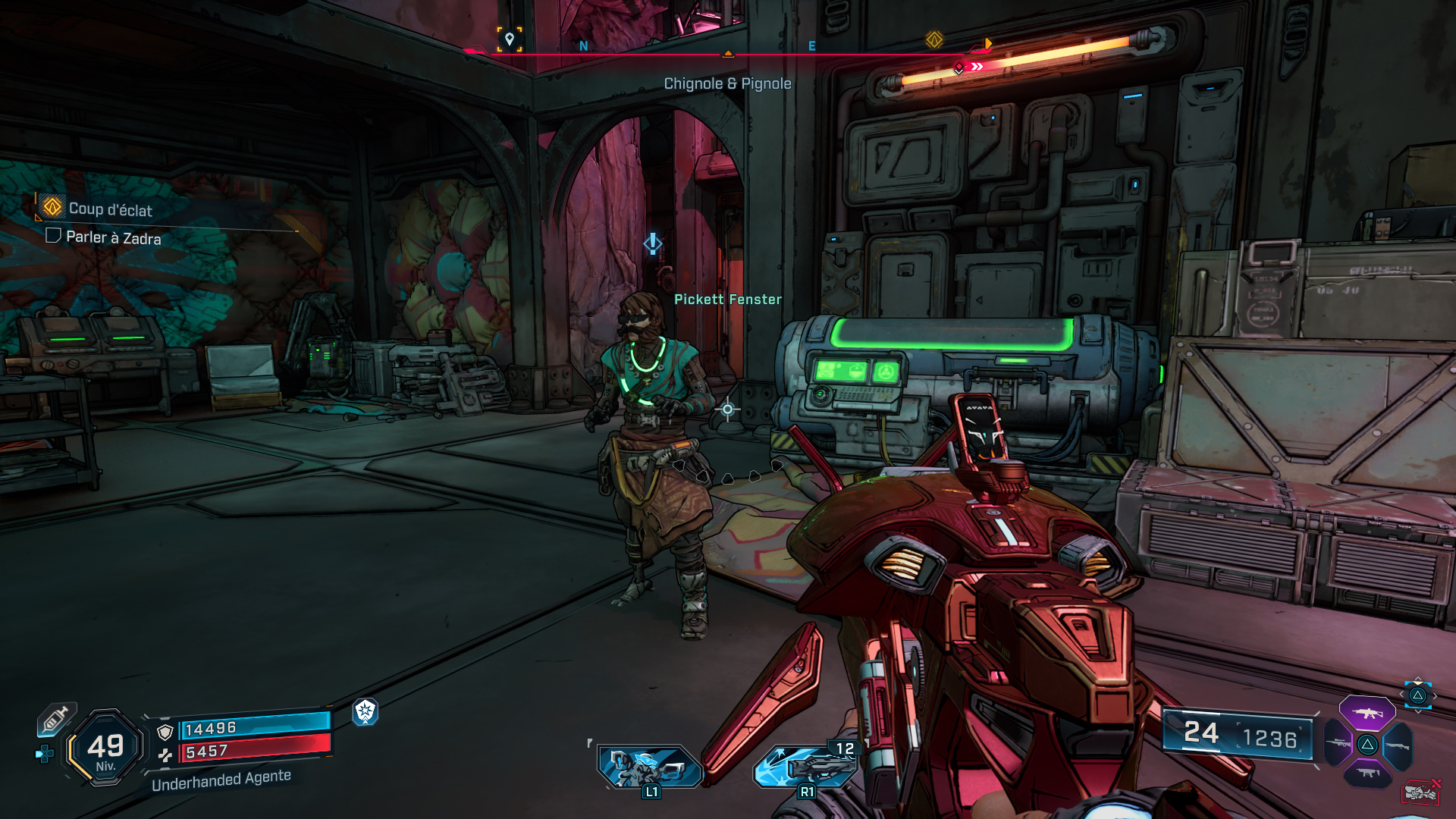Viewport: 1456px width, 819px height.
Task: Open the level 49 character badge
Action: coord(105,748)
